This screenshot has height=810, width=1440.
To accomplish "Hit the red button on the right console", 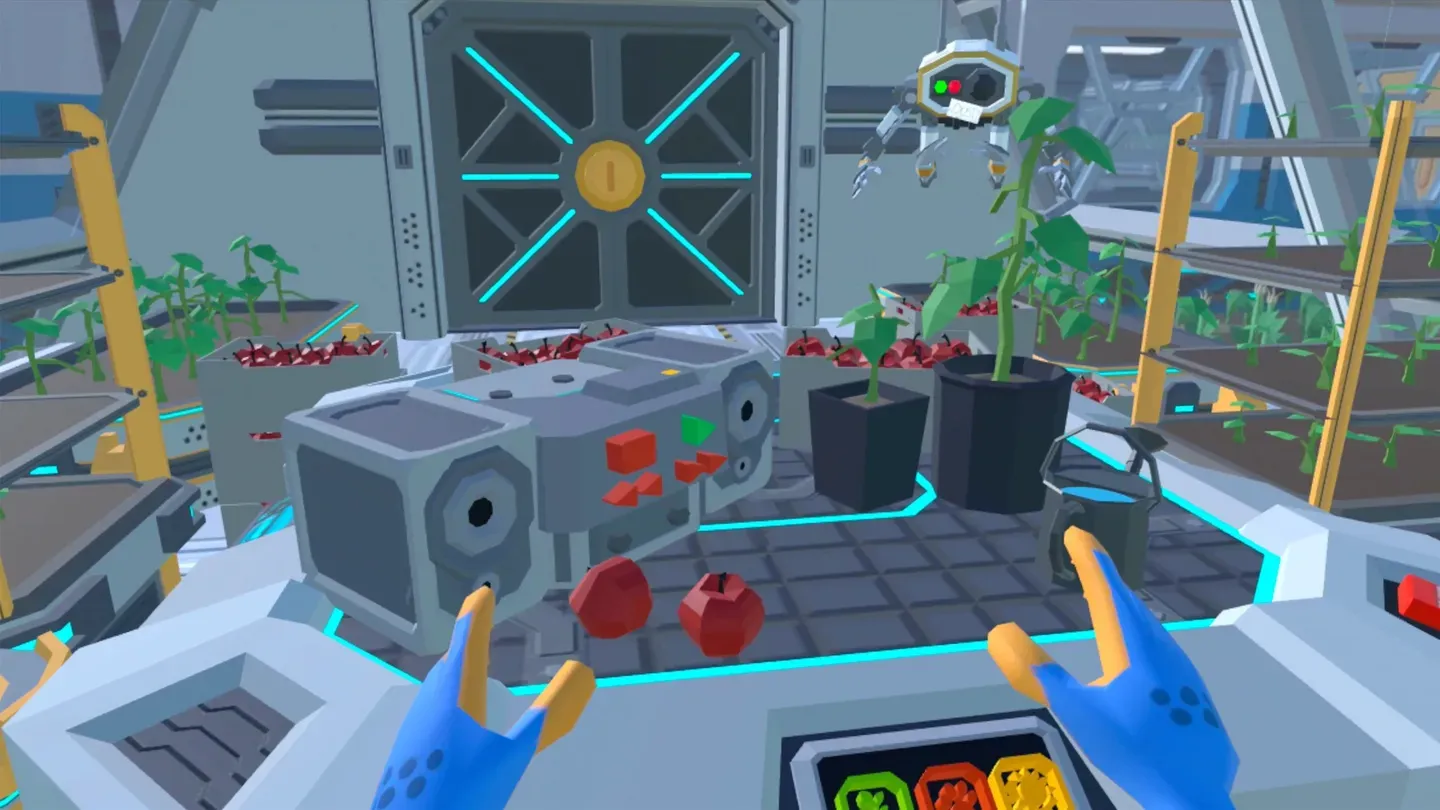I will [1418, 596].
